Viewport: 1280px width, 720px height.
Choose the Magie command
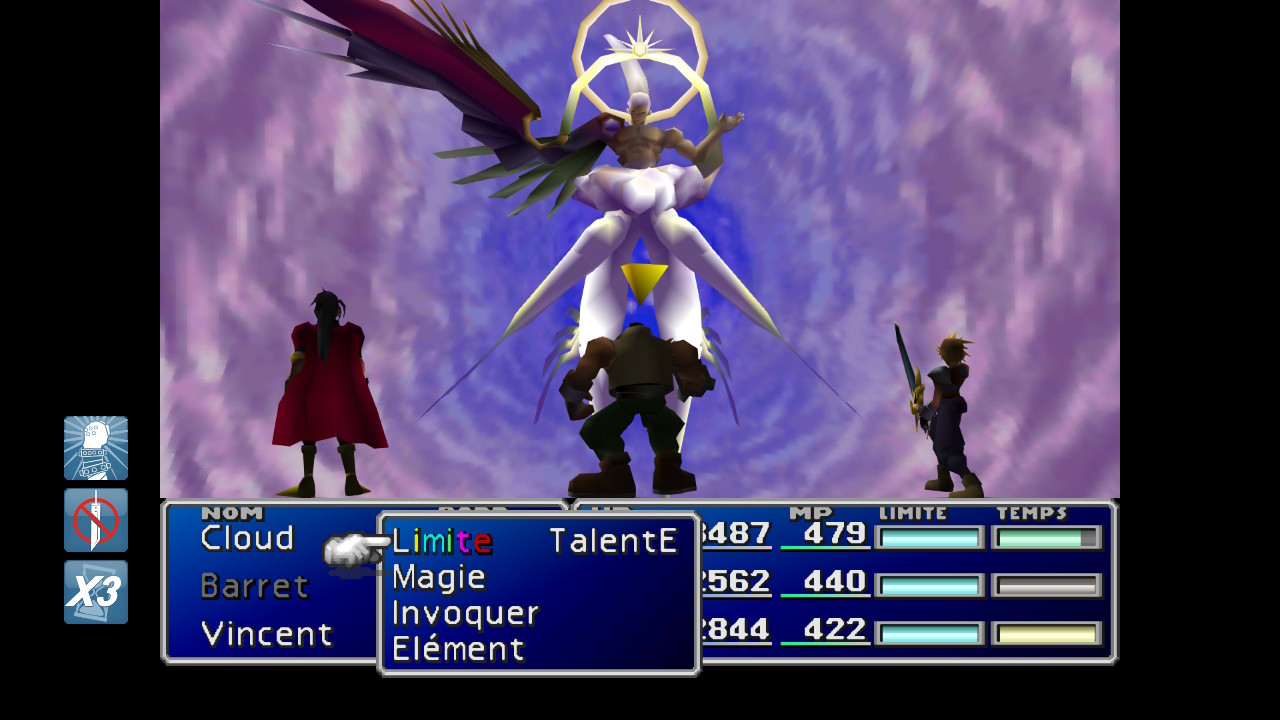tap(438, 577)
